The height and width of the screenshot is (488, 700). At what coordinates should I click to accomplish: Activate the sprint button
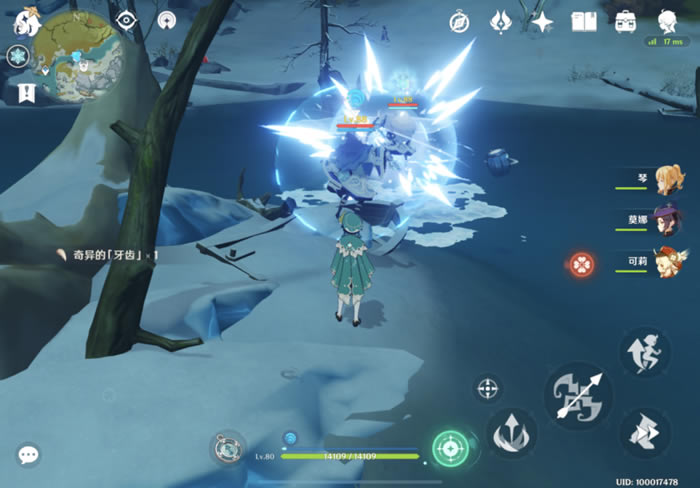coord(645,351)
